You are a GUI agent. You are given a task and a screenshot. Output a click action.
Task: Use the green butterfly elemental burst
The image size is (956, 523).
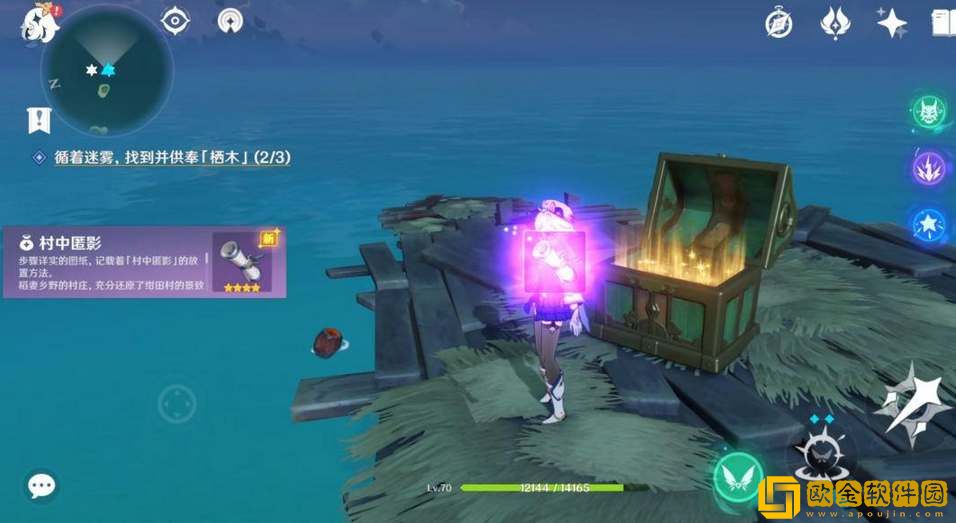click(738, 478)
